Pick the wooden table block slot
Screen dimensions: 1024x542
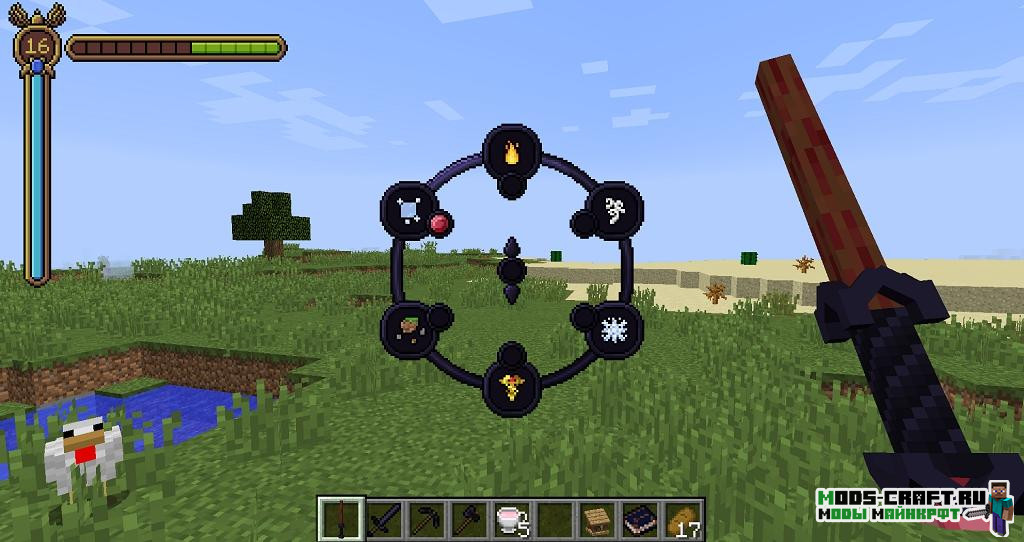pyautogui.click(x=597, y=518)
